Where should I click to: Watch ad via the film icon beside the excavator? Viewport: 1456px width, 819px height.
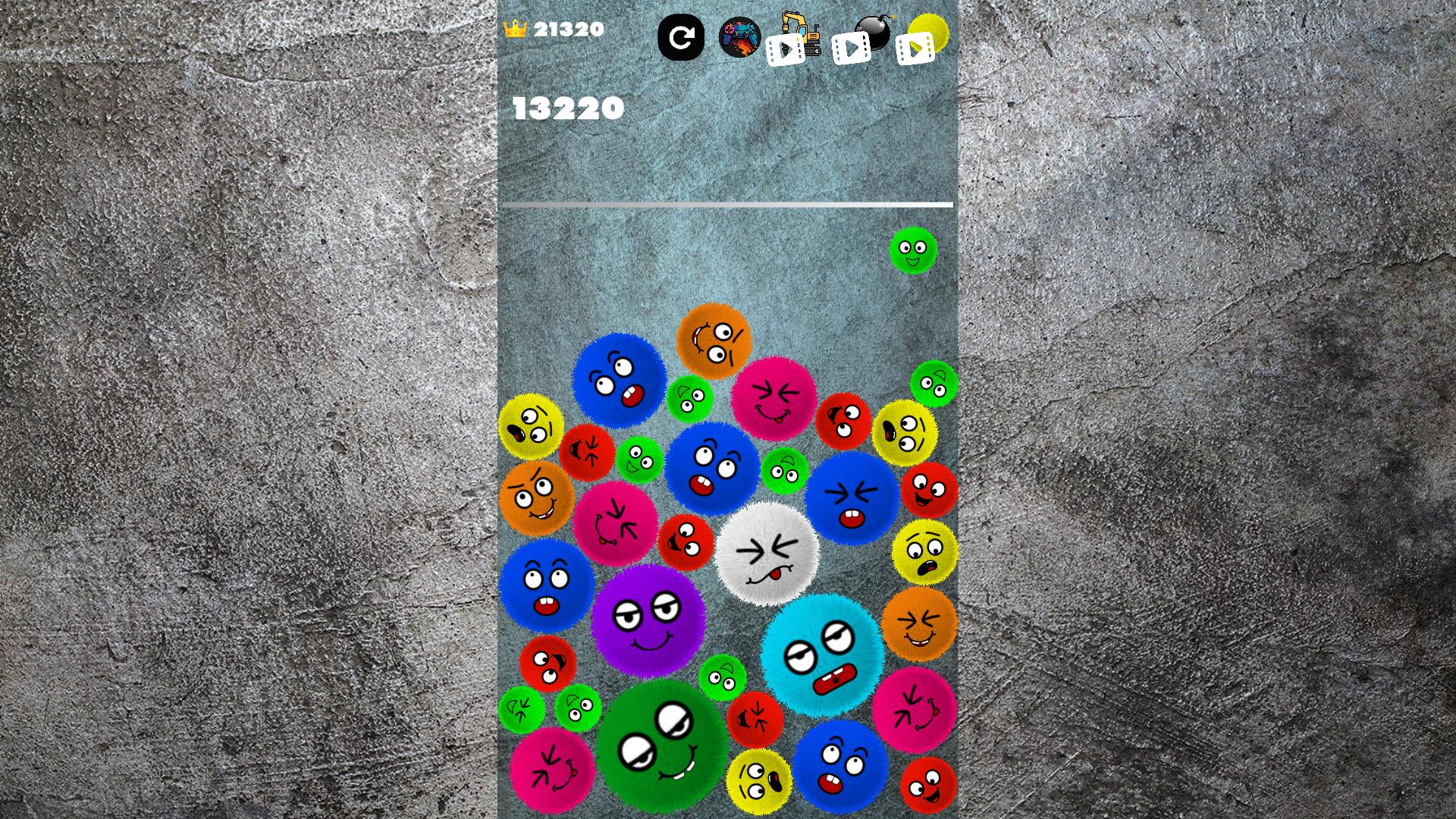point(785,51)
